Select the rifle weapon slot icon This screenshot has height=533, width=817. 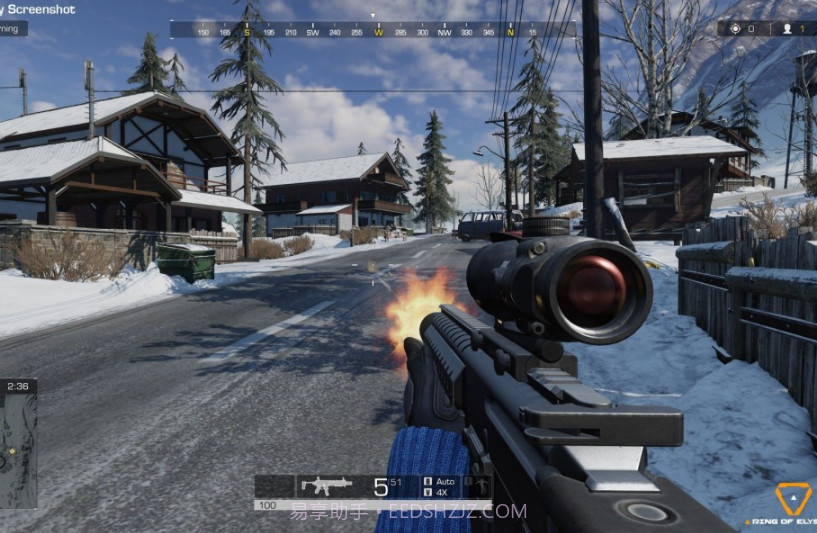pyautogui.click(x=326, y=485)
